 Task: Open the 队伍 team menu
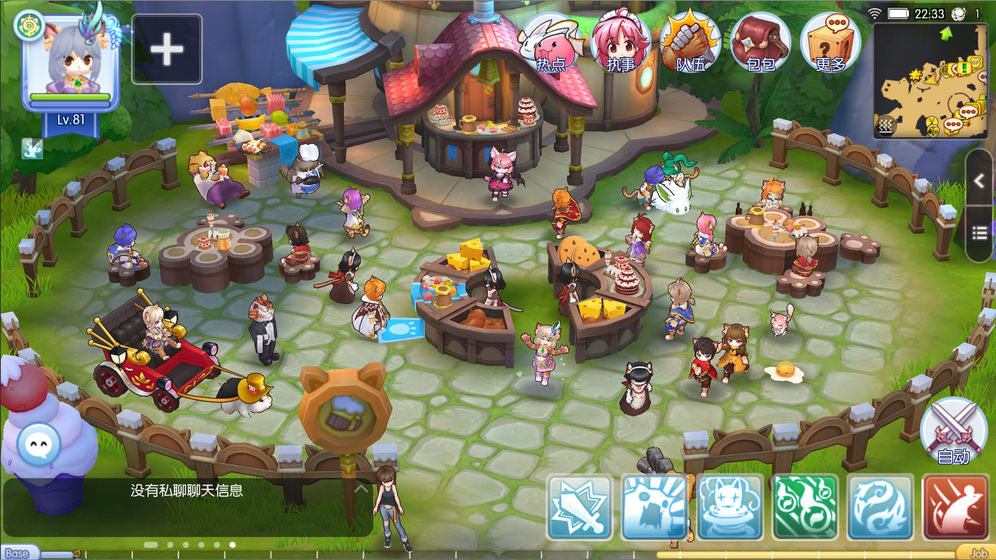click(690, 44)
